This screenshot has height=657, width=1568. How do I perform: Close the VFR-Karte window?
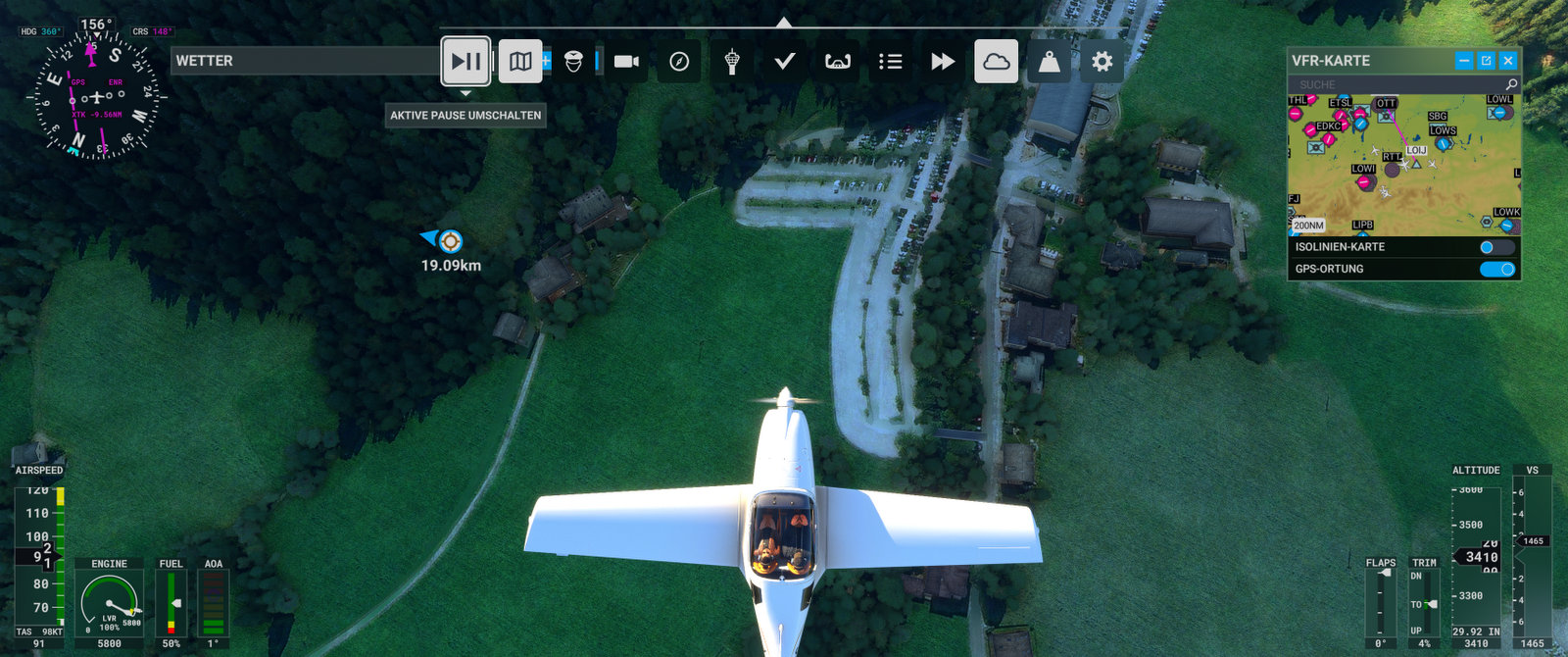click(1508, 61)
